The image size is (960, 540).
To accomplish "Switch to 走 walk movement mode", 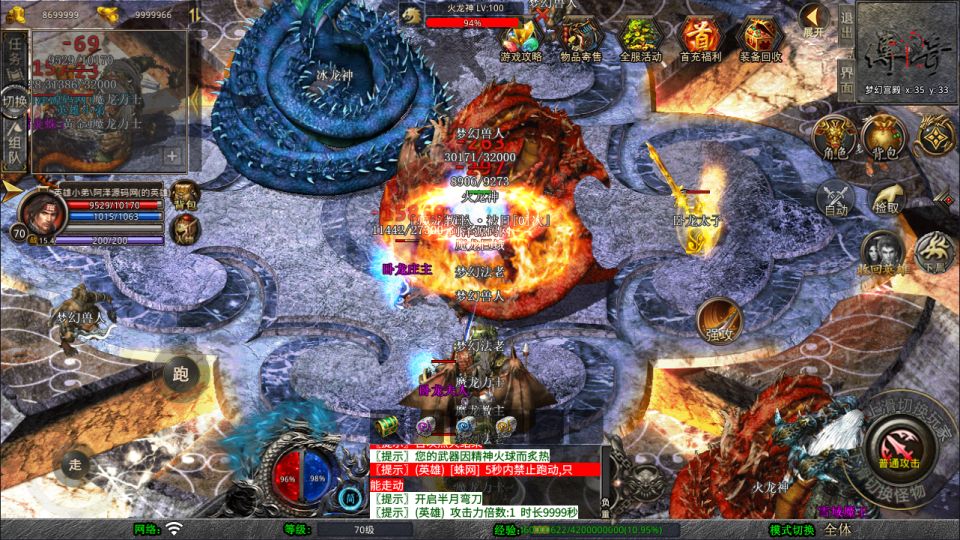I will coord(76,464).
